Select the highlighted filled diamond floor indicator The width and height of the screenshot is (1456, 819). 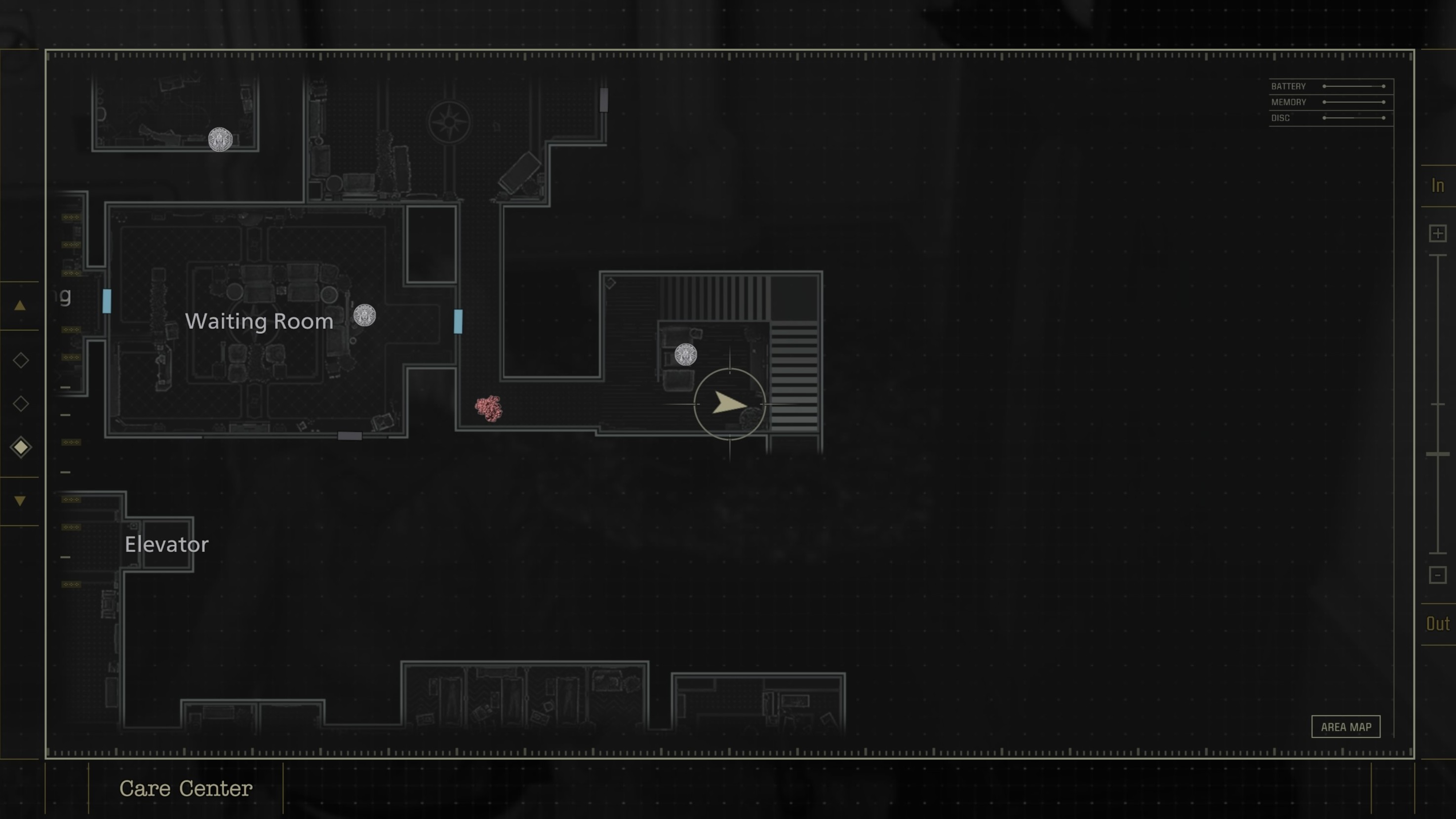pos(20,446)
